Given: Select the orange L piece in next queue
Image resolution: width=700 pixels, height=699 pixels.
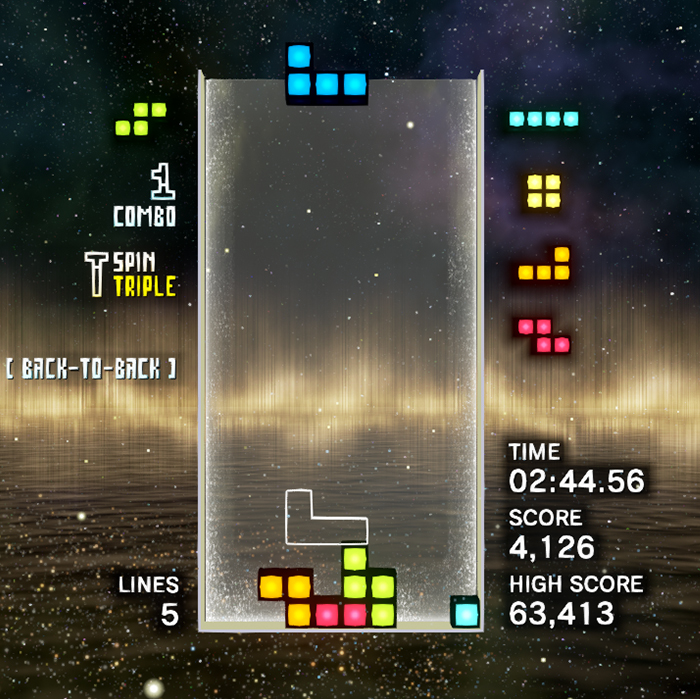Looking at the screenshot, I should coord(545,265).
